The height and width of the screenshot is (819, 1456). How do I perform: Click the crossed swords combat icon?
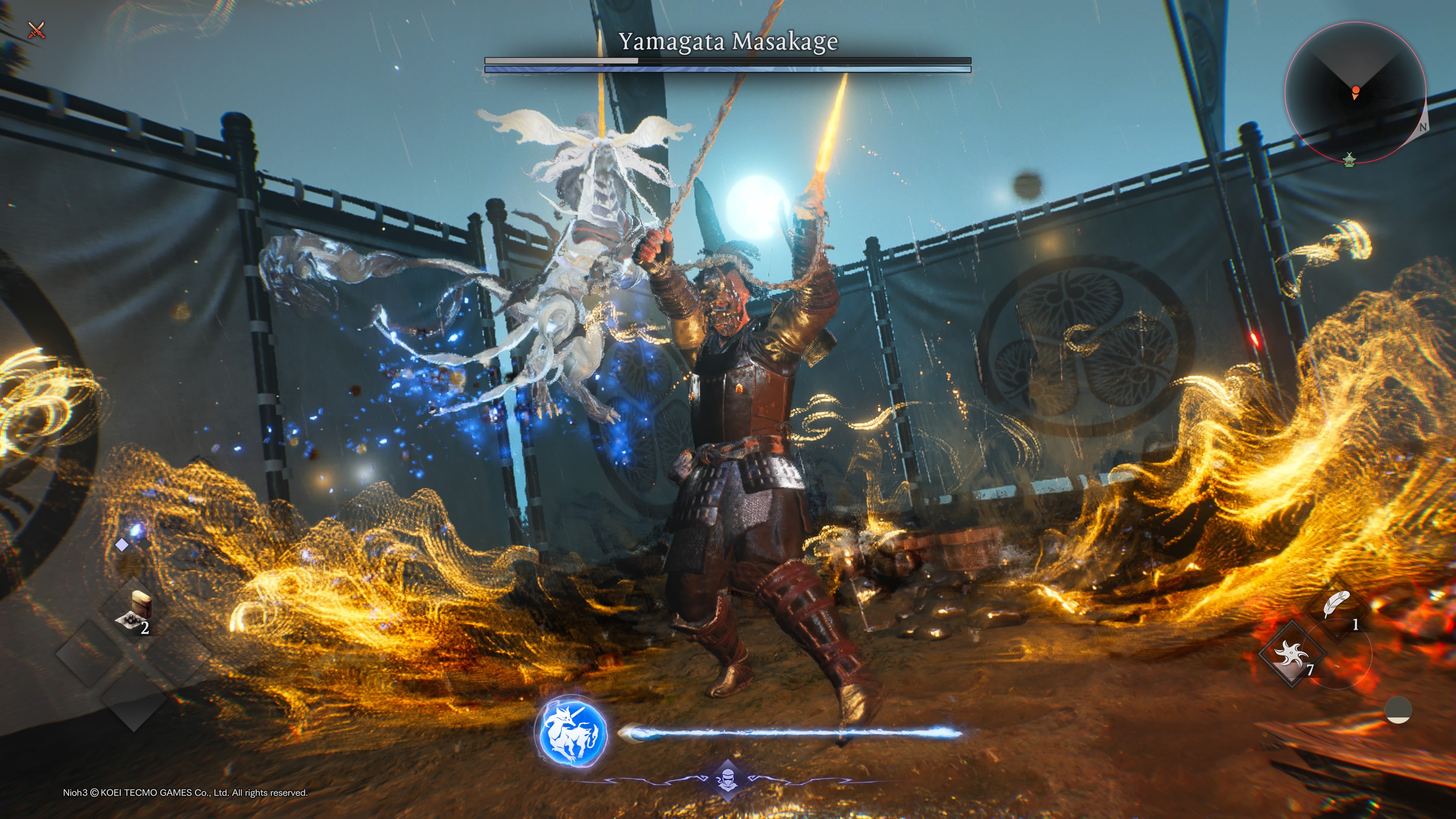click(37, 30)
